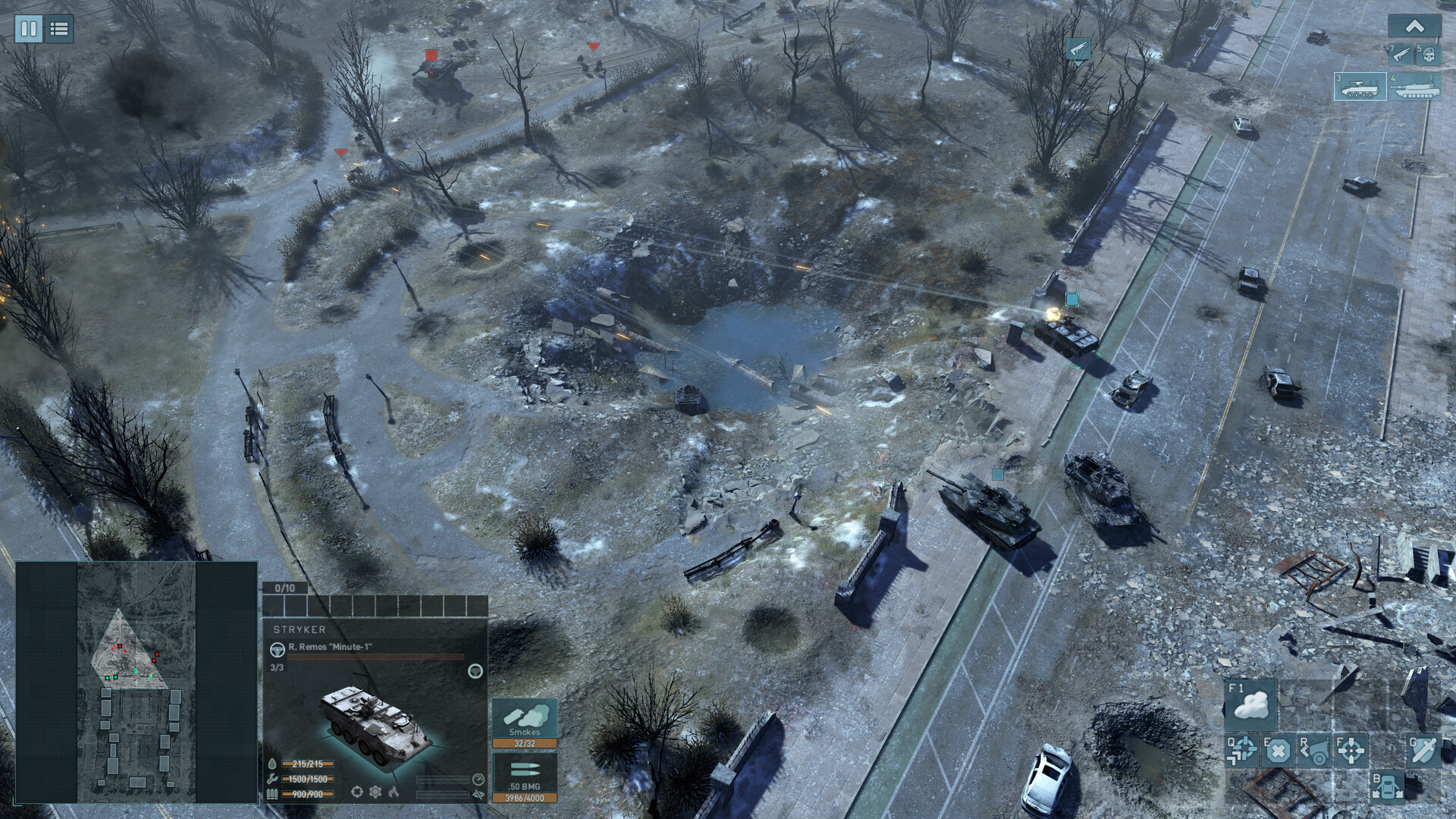Toggle the flame fire mode under the Stryker
The width and height of the screenshot is (1456, 819).
tap(394, 792)
